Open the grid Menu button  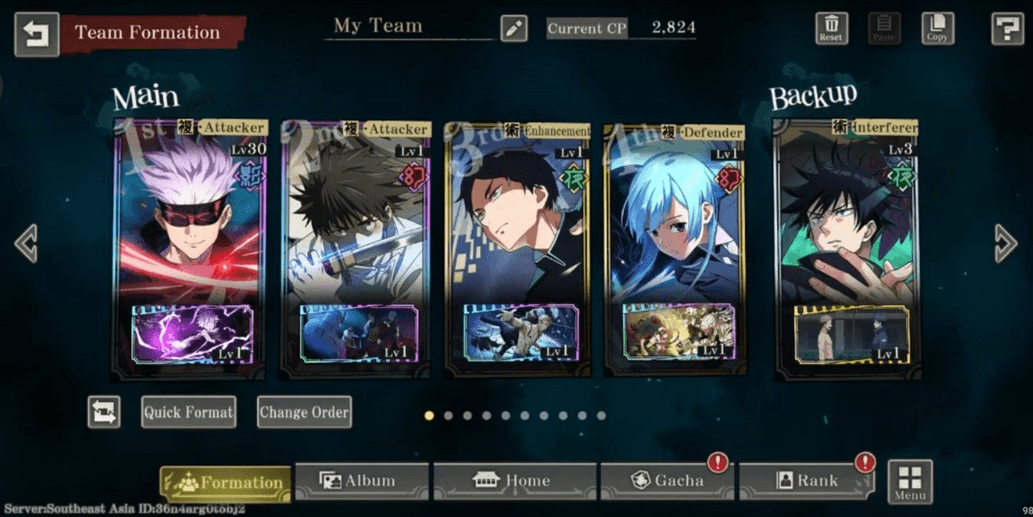tap(910, 482)
